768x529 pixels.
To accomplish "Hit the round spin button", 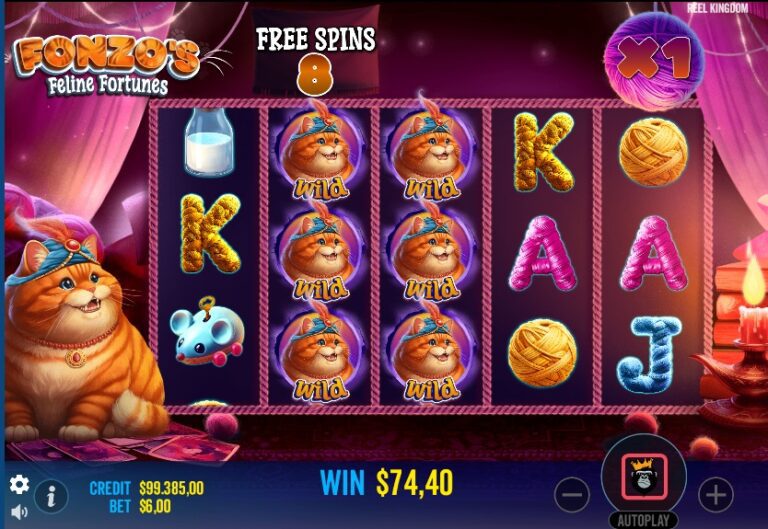I will (x=644, y=478).
